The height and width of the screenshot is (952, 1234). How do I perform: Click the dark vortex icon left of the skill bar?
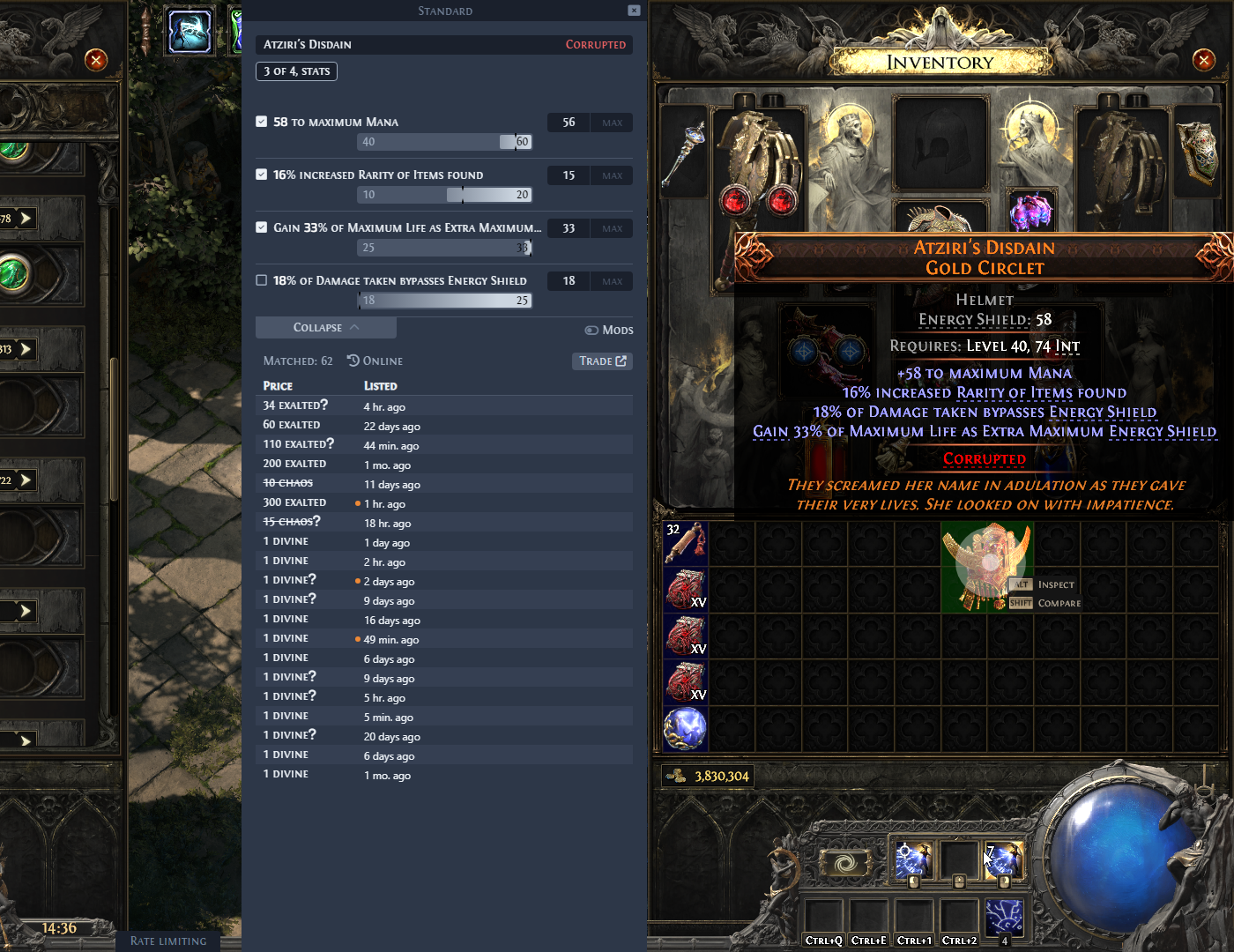coord(844,861)
